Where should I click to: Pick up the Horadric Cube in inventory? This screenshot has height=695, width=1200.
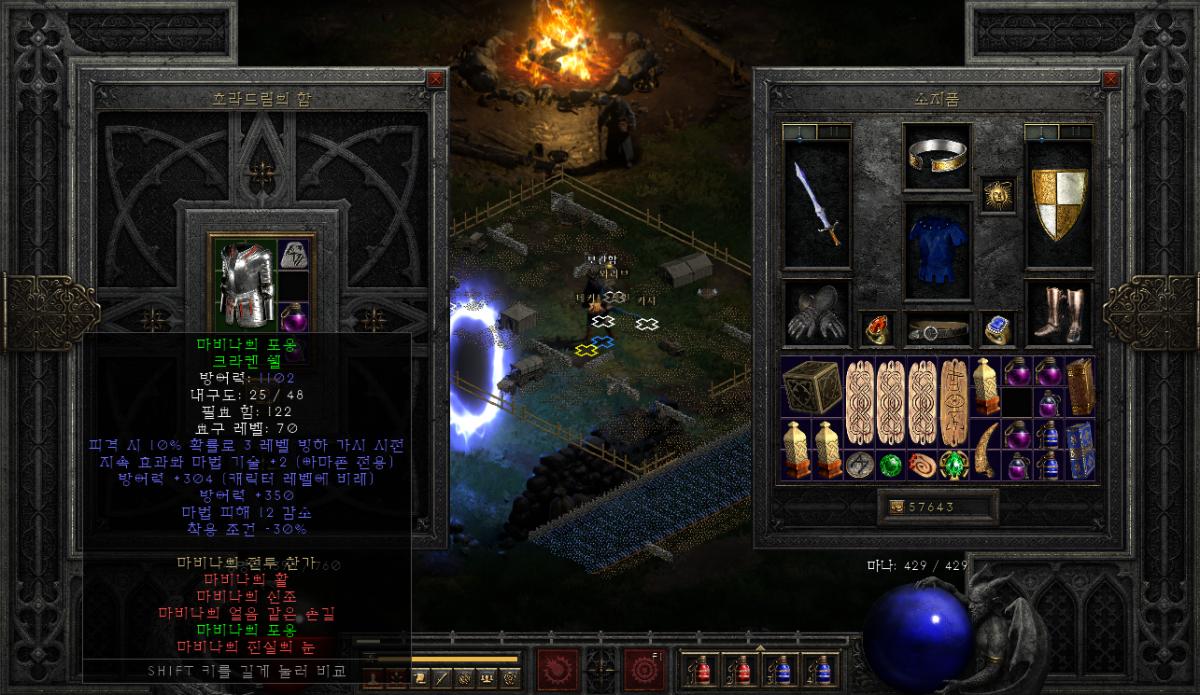pos(812,387)
